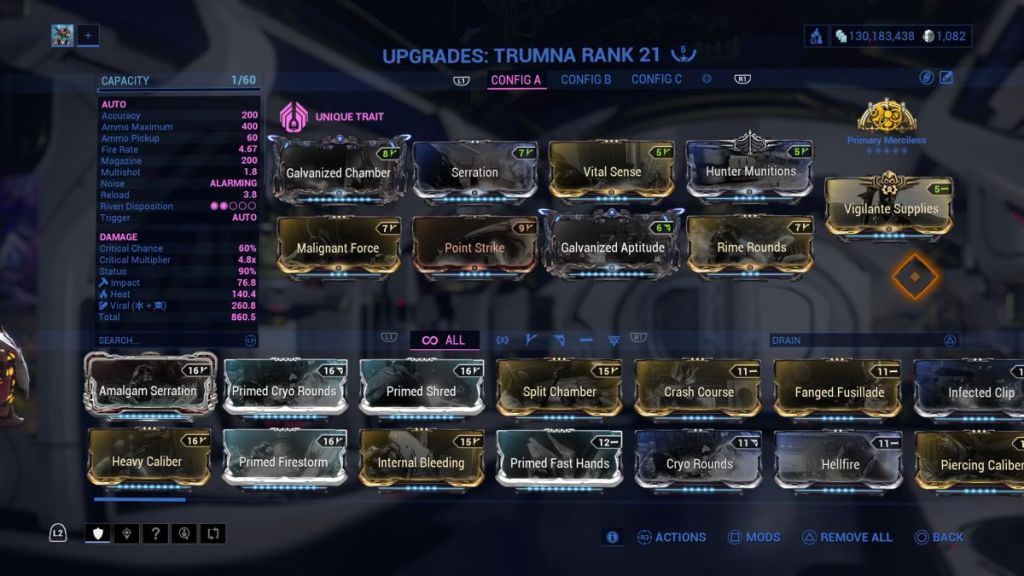The height and width of the screenshot is (576, 1024).
Task: Pick the Vigilante Supplies exilus mod
Action: point(889,208)
